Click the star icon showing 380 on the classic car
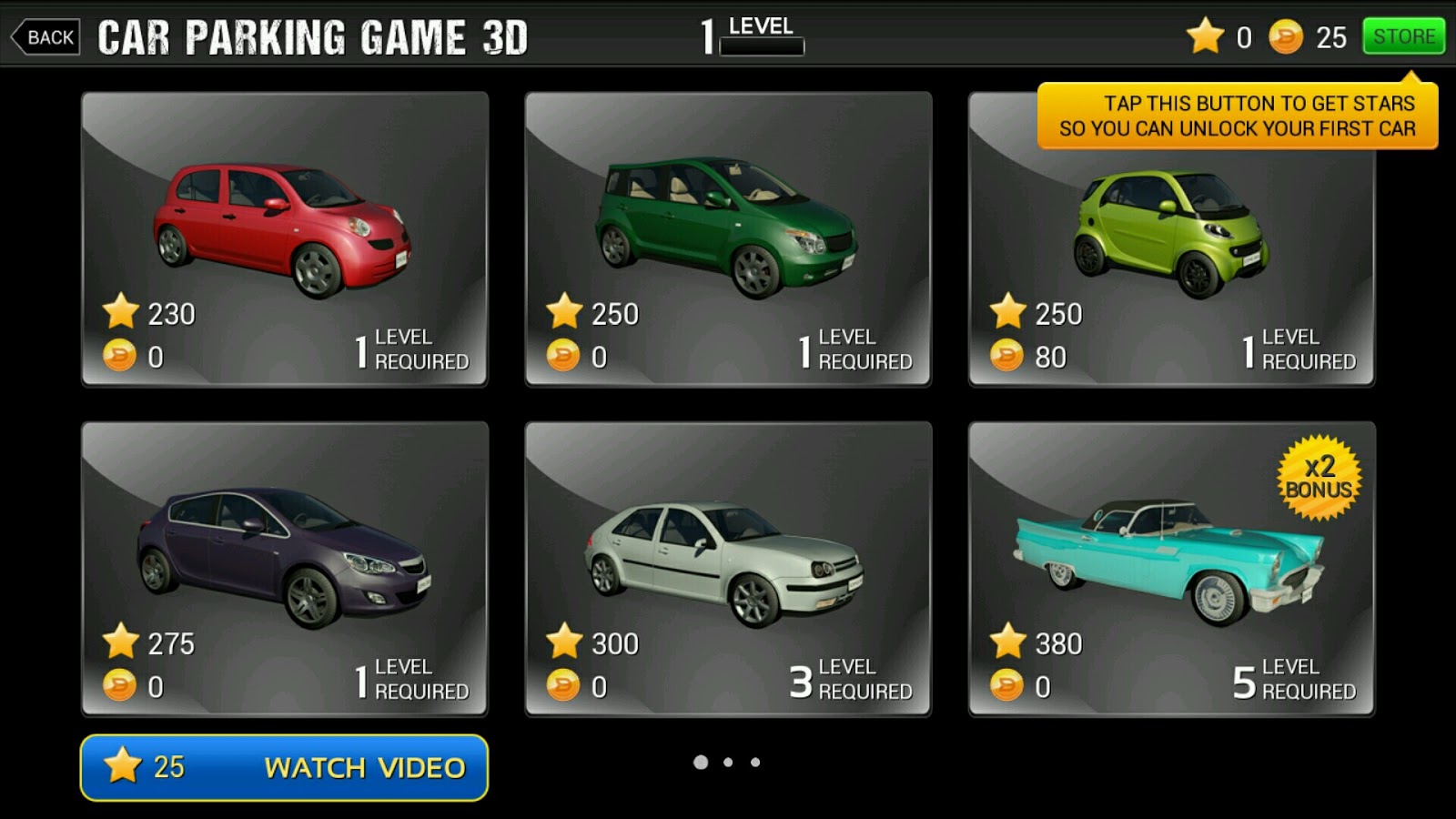1456x819 pixels. [x=1006, y=642]
